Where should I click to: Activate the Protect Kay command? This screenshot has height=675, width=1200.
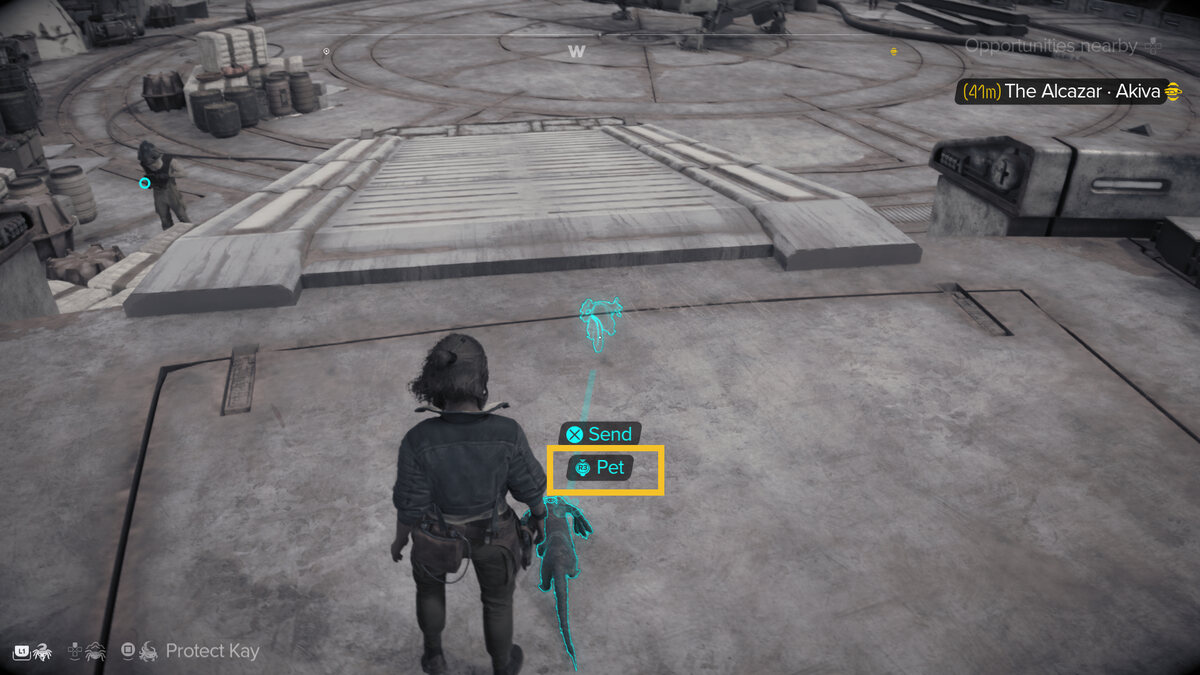point(190,651)
